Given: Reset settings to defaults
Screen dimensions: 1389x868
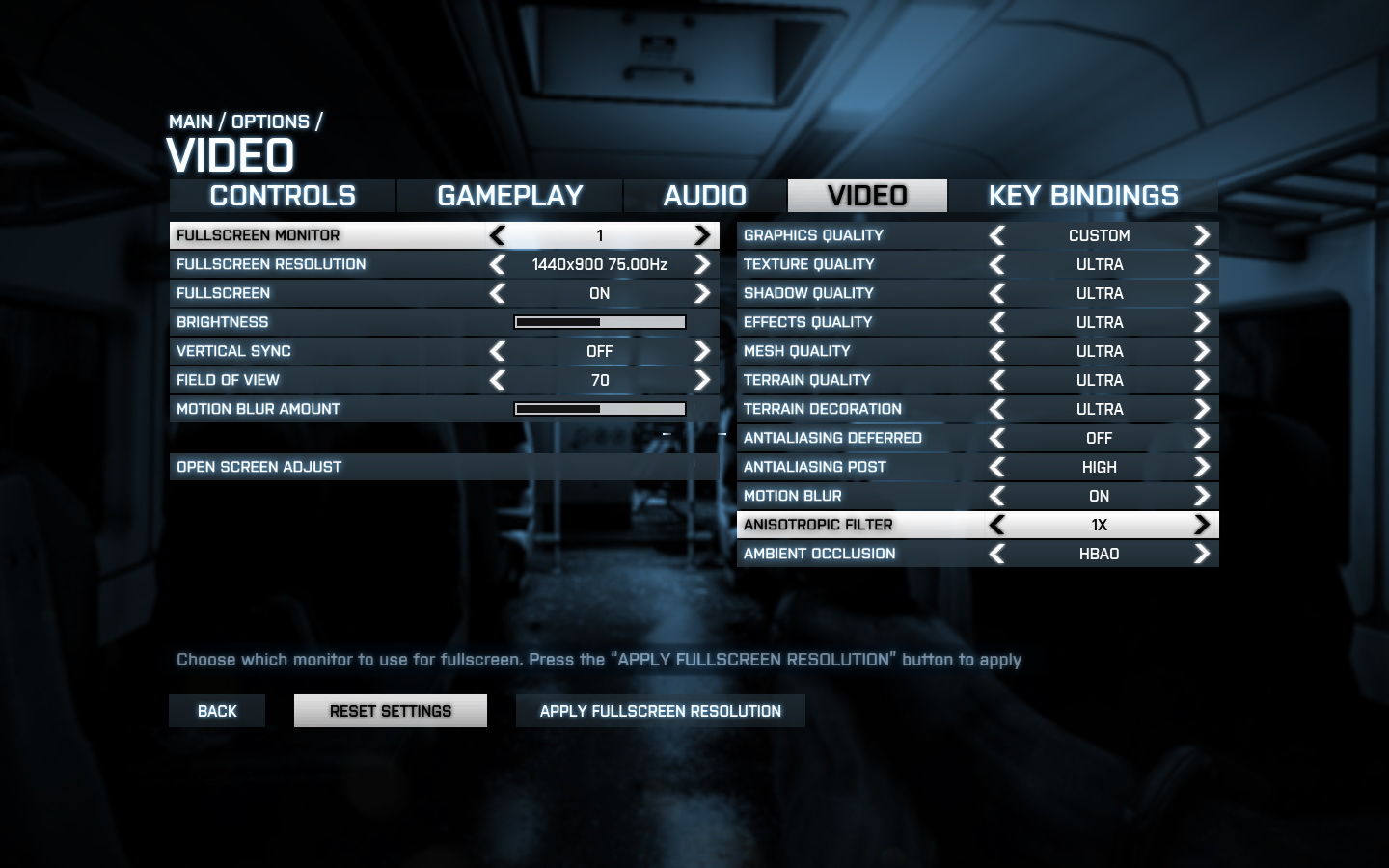Looking at the screenshot, I should [x=391, y=711].
